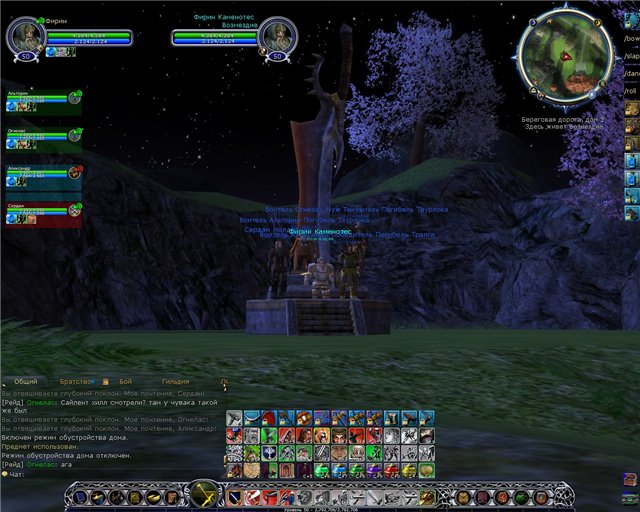Viewport: 640px width, 512px height.
Task: Use the /slap emote shortcut
Action: point(631,55)
